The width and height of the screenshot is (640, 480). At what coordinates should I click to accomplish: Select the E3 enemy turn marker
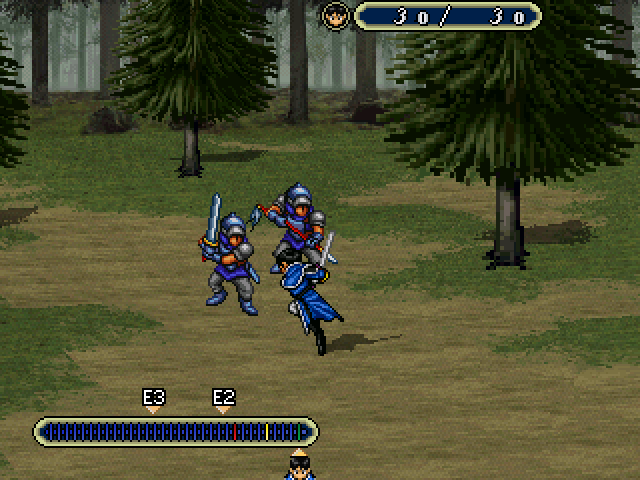[x=153, y=401]
